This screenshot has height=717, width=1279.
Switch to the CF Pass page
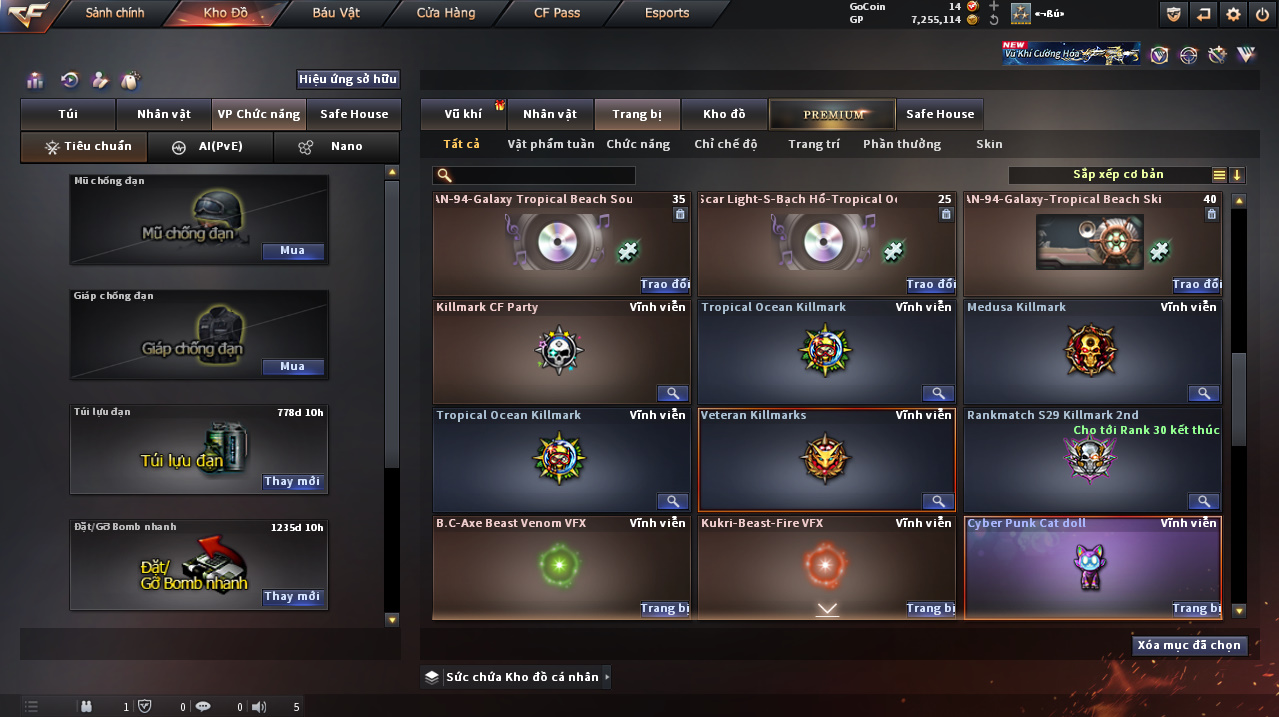(x=557, y=13)
